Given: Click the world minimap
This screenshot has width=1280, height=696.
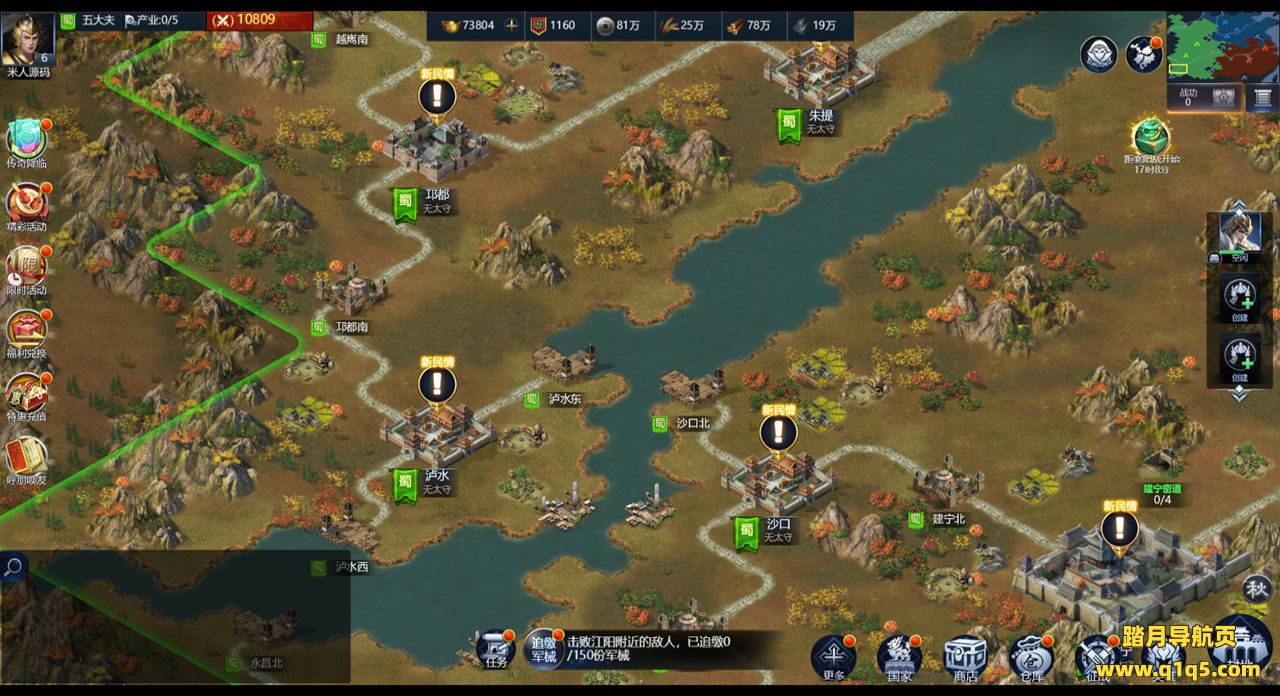Looking at the screenshot, I should coord(1222,46).
